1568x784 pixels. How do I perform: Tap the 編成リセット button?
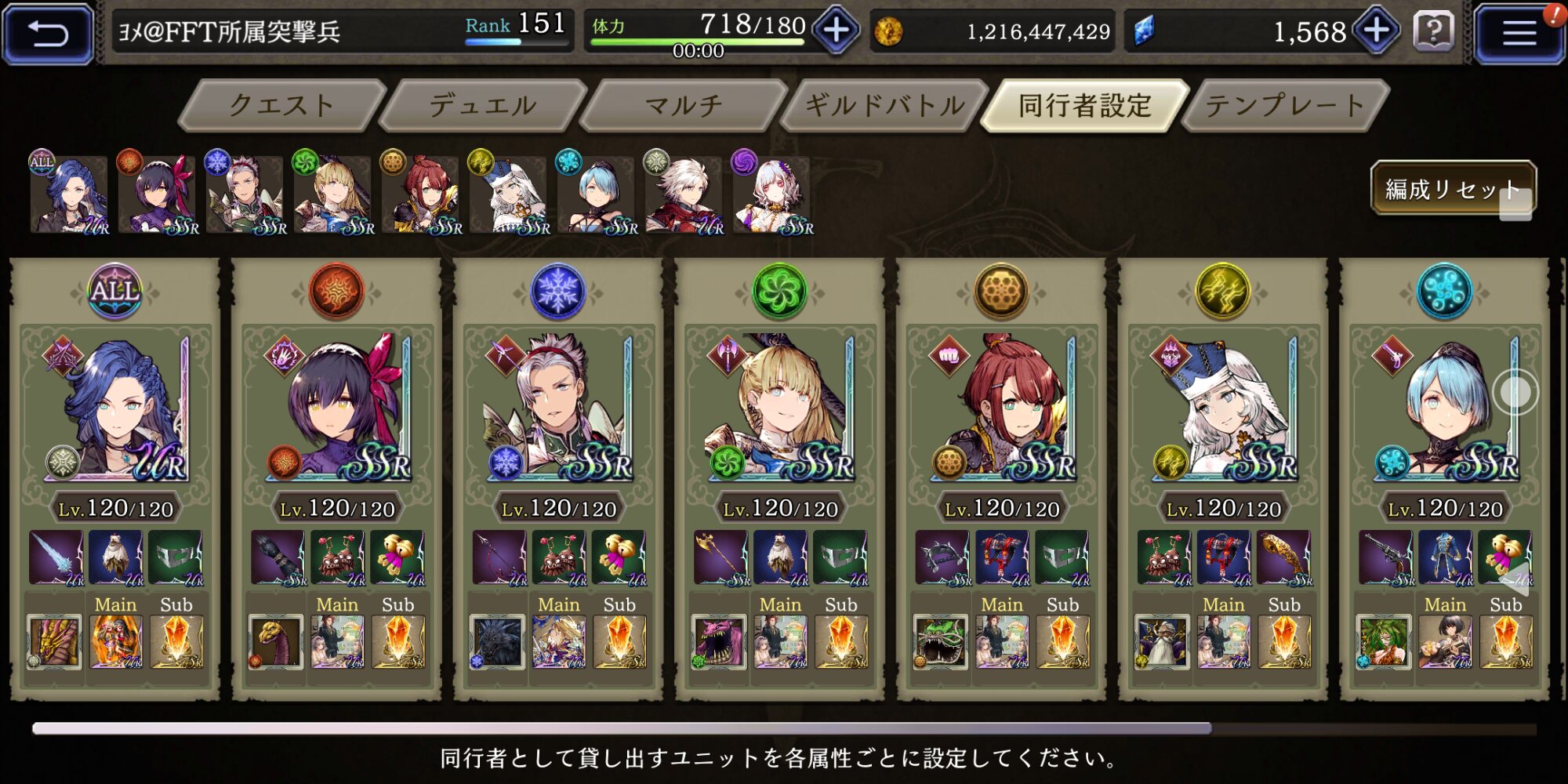[1452, 188]
